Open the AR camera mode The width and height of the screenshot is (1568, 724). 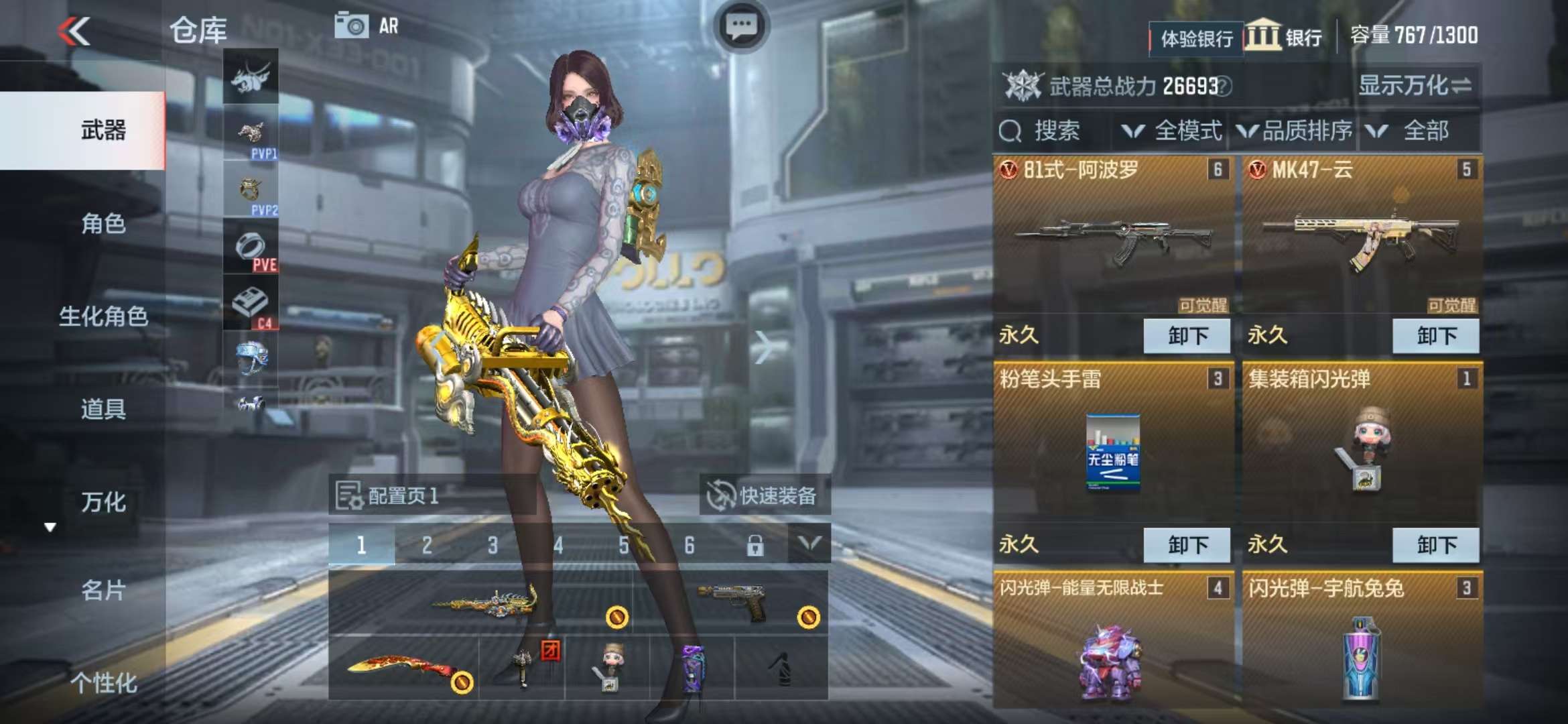(367, 26)
